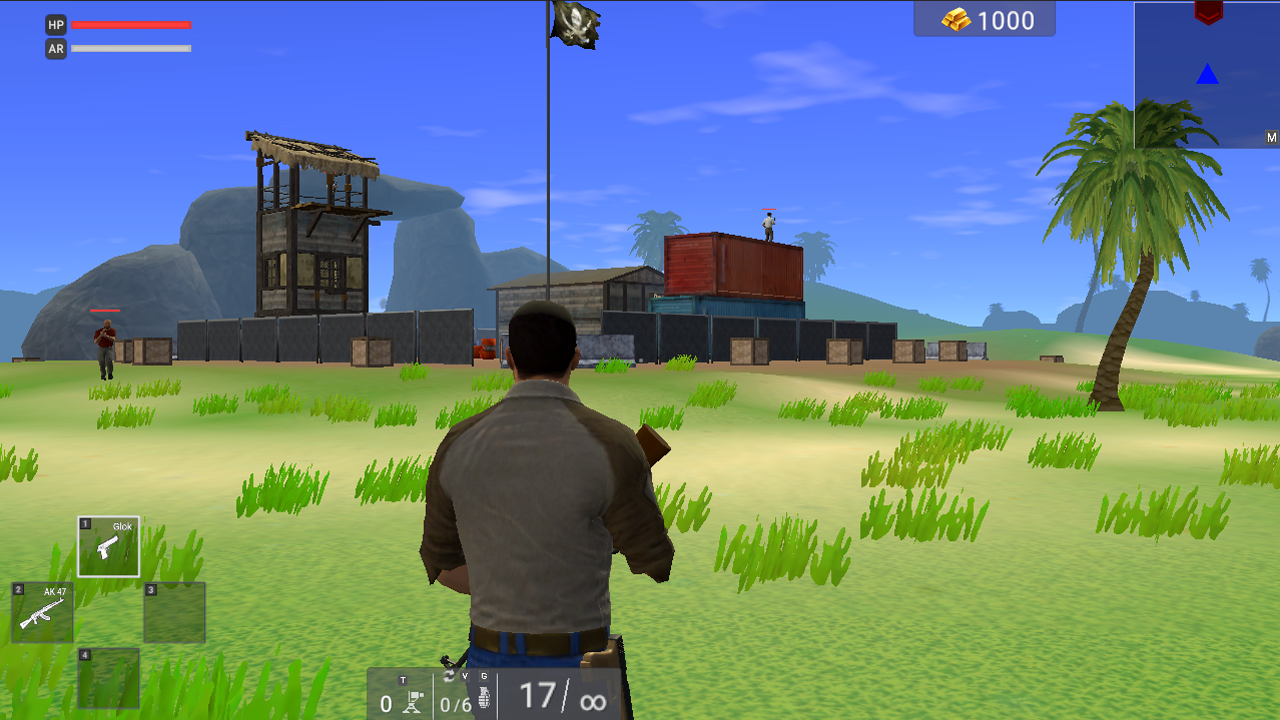This screenshot has height=720, width=1280.
Task: Click the AR label box
Action: pyautogui.click(x=56, y=47)
